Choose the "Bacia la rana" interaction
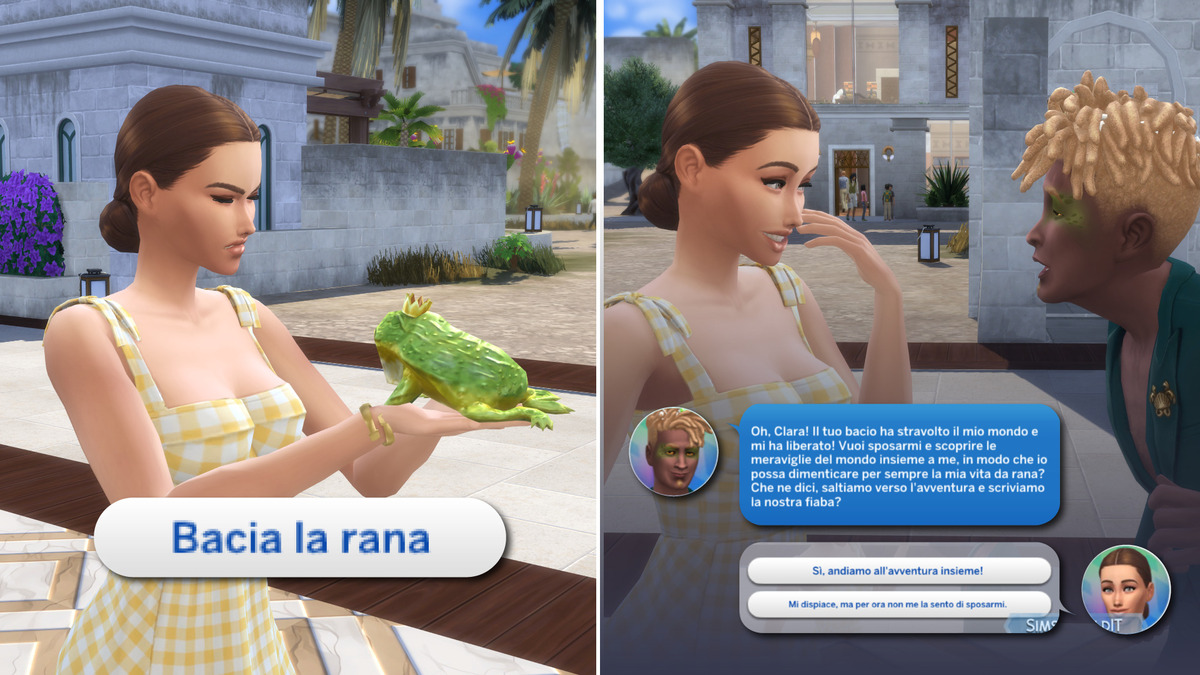Viewport: 1200px width, 675px height. coord(300,538)
